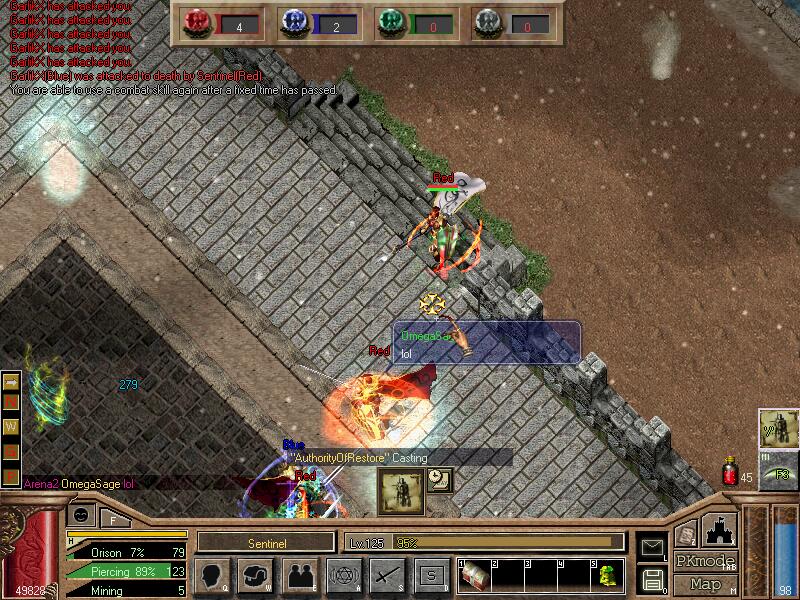This screenshot has height=600, width=800.
Task: Open the mail envelope icon
Action: click(x=652, y=546)
